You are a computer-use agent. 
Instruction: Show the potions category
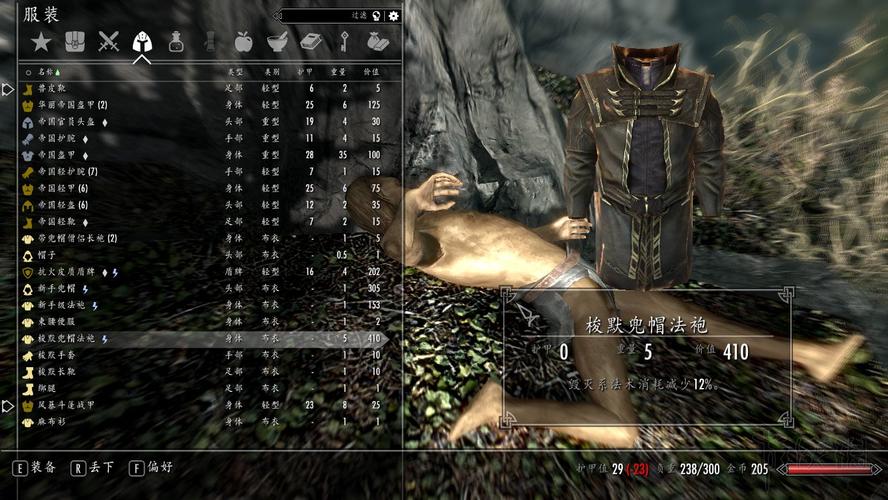tap(176, 42)
